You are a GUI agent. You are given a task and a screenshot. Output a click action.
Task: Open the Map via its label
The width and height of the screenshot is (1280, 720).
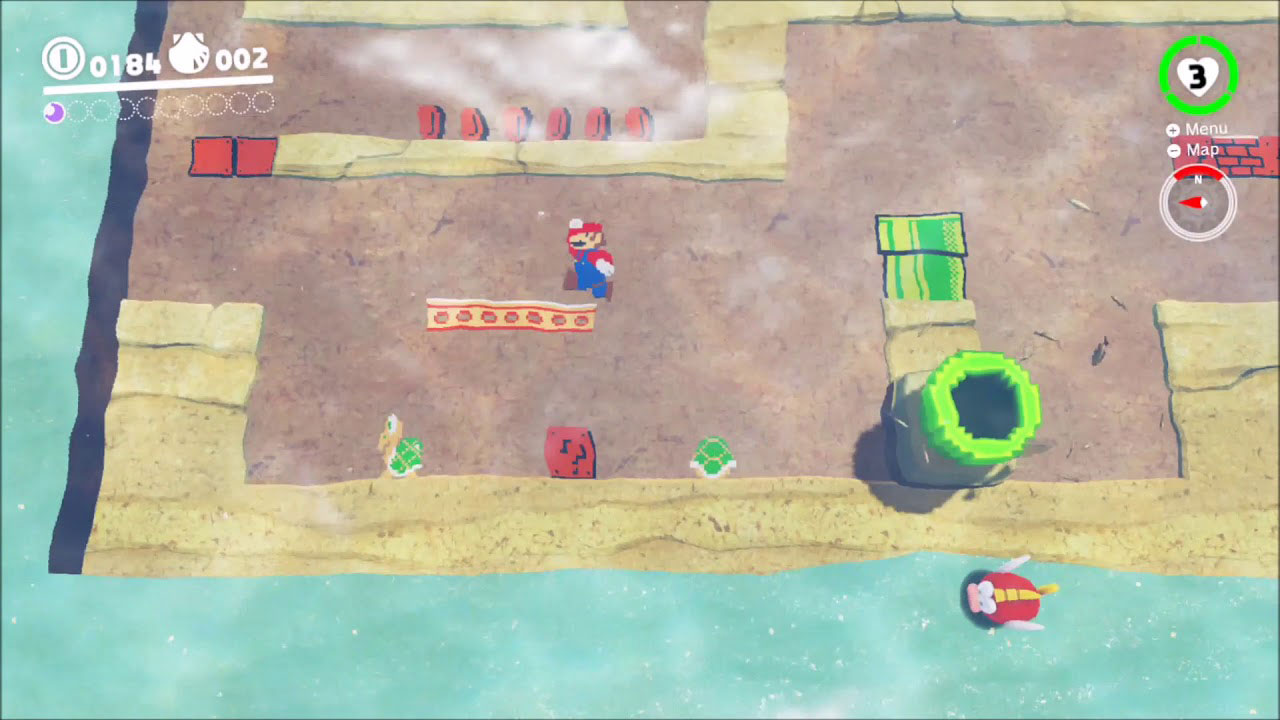(x=1203, y=150)
